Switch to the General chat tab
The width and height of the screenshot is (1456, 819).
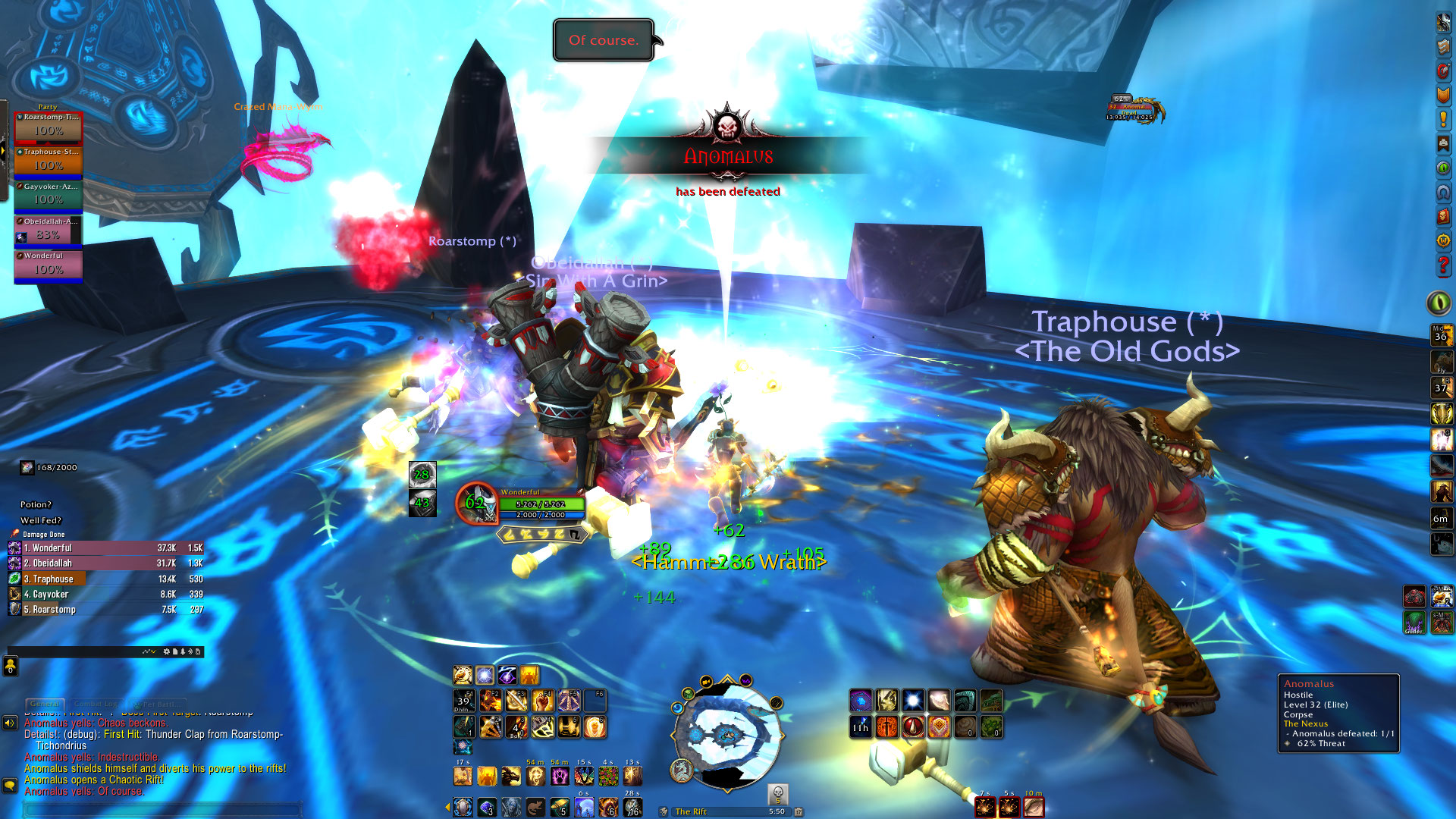coord(45,704)
